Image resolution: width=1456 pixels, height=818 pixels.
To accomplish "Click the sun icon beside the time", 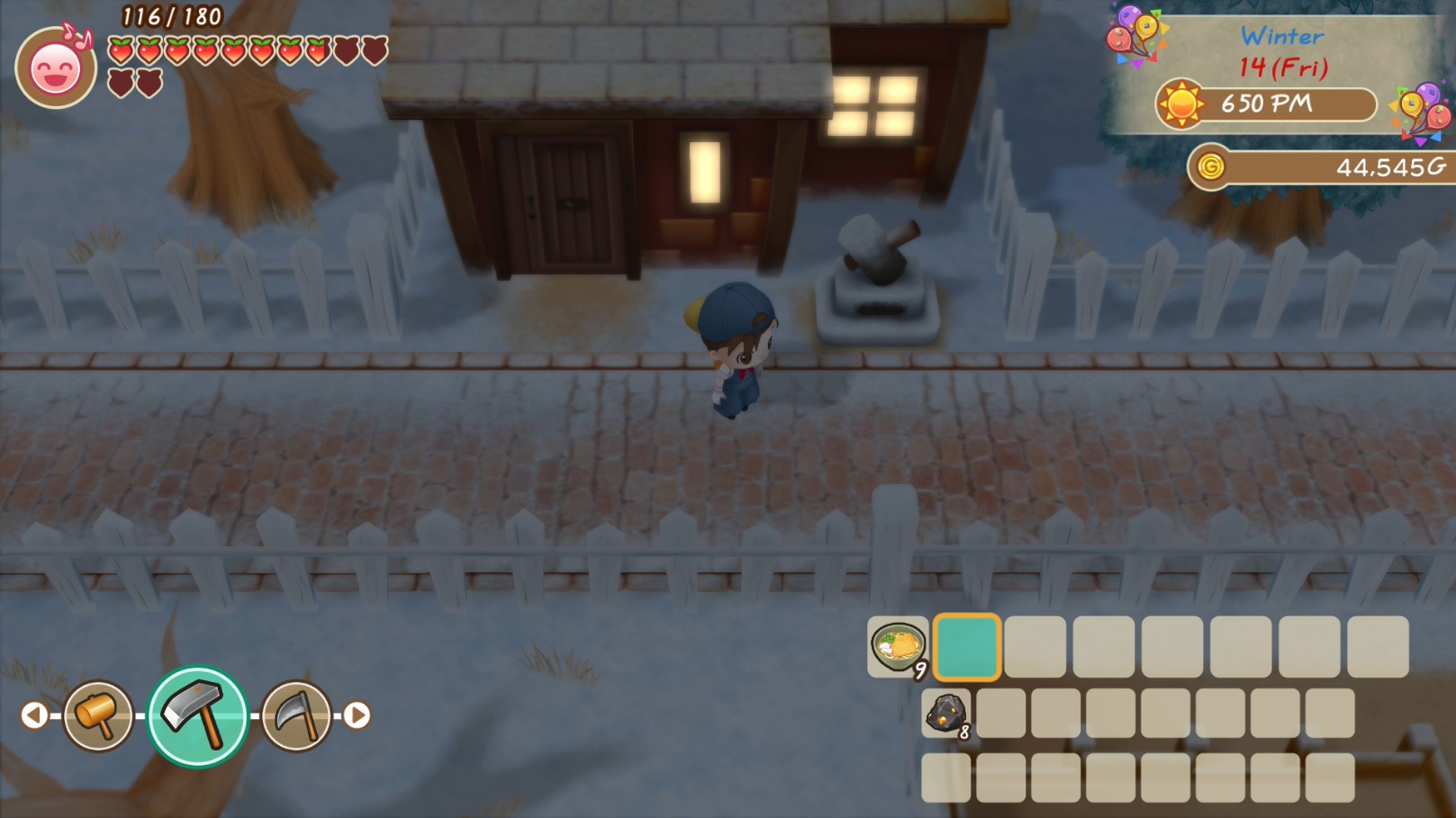I will click(x=1183, y=104).
